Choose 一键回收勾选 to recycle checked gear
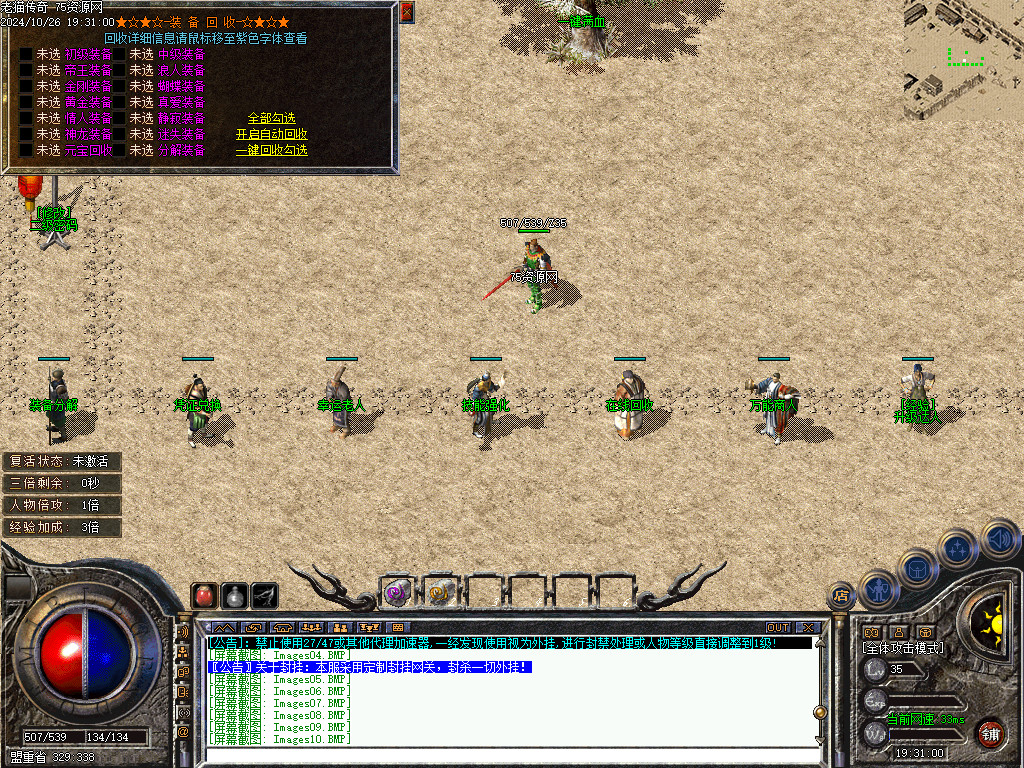This screenshot has width=1024, height=768. (271, 150)
